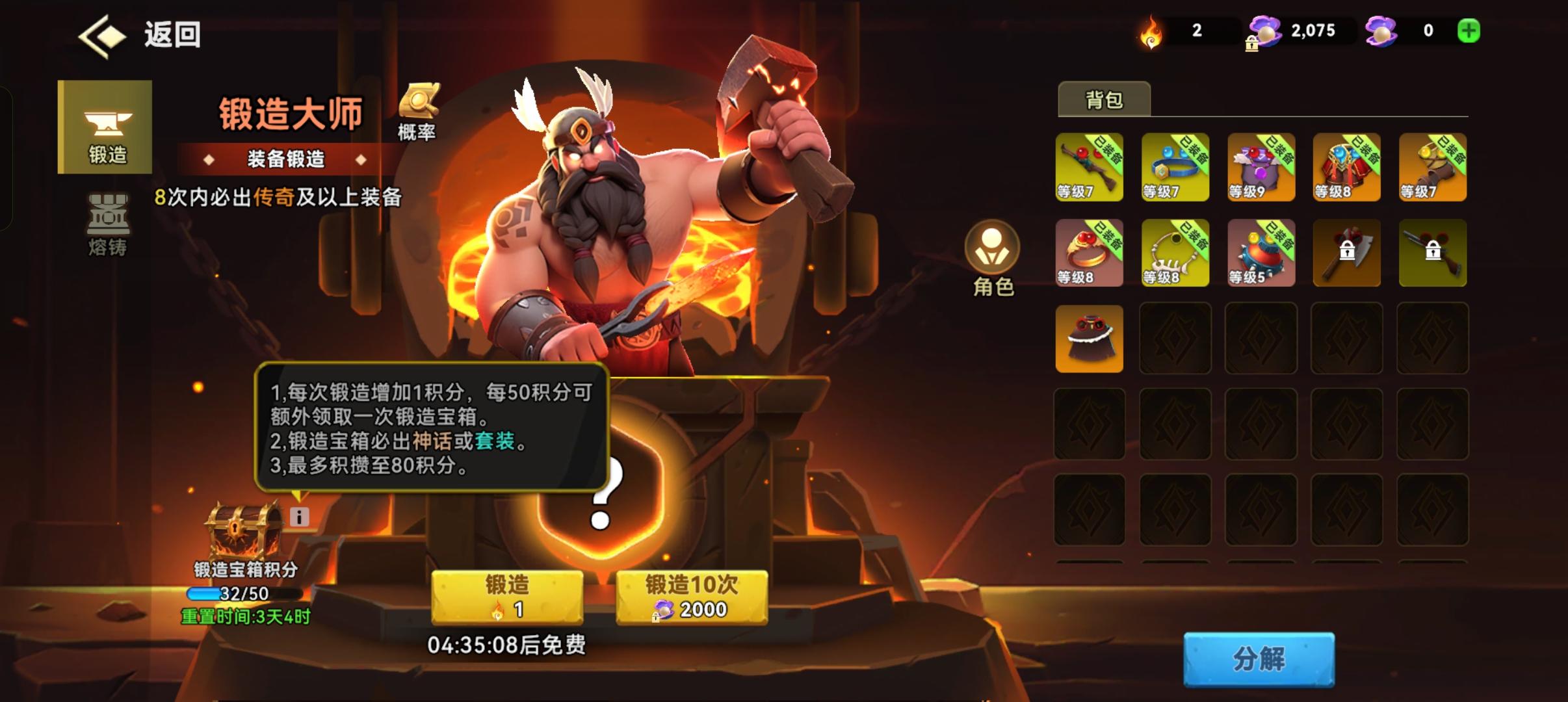The height and width of the screenshot is (702, 1568).
Task: Select the 装备锻造 banner label
Action: tap(285, 160)
